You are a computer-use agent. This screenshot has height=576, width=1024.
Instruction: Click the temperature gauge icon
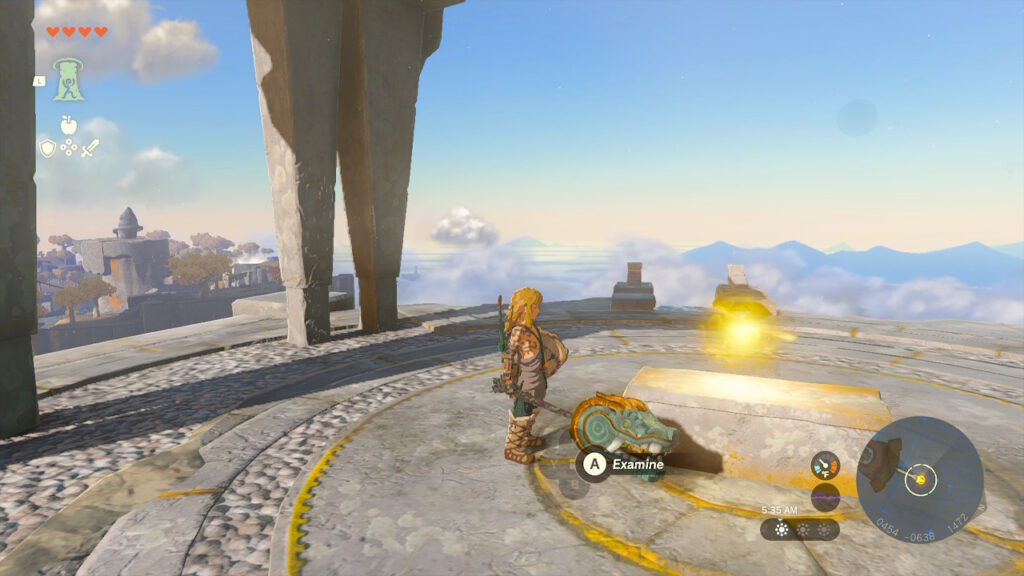[x=825, y=465]
